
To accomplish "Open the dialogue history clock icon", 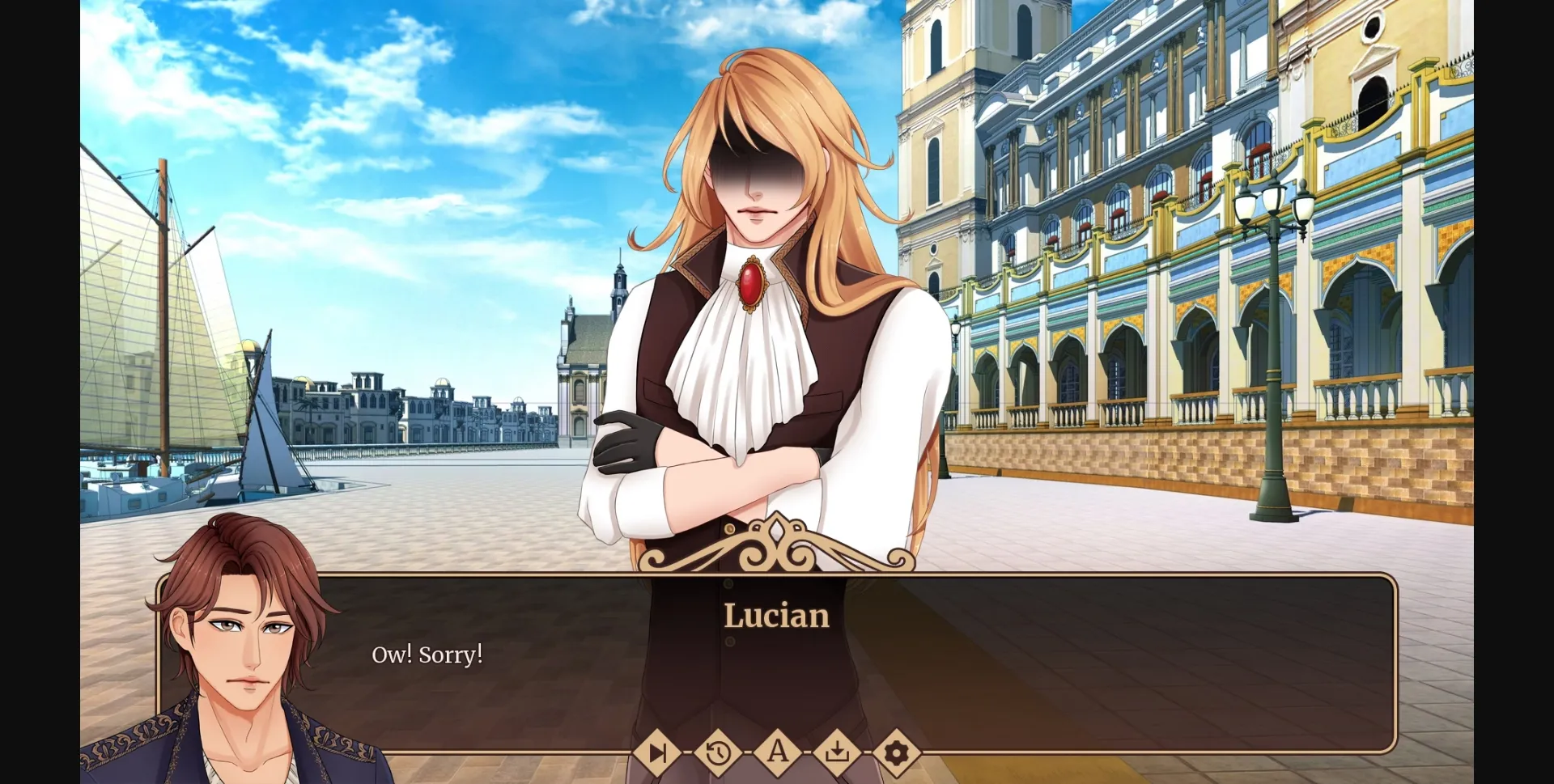I will point(719,754).
